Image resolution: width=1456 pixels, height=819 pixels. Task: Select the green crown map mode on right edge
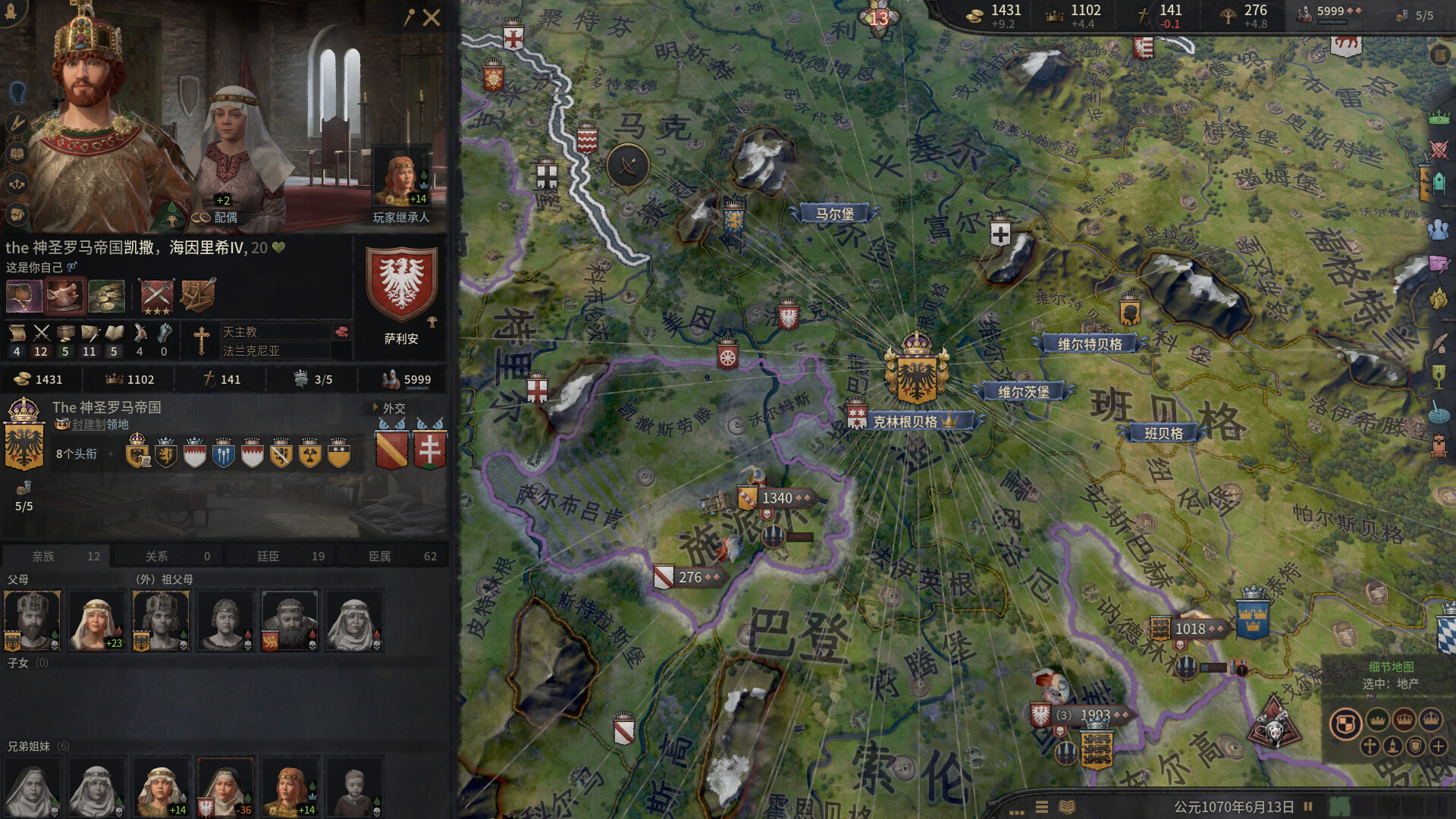(1439, 118)
